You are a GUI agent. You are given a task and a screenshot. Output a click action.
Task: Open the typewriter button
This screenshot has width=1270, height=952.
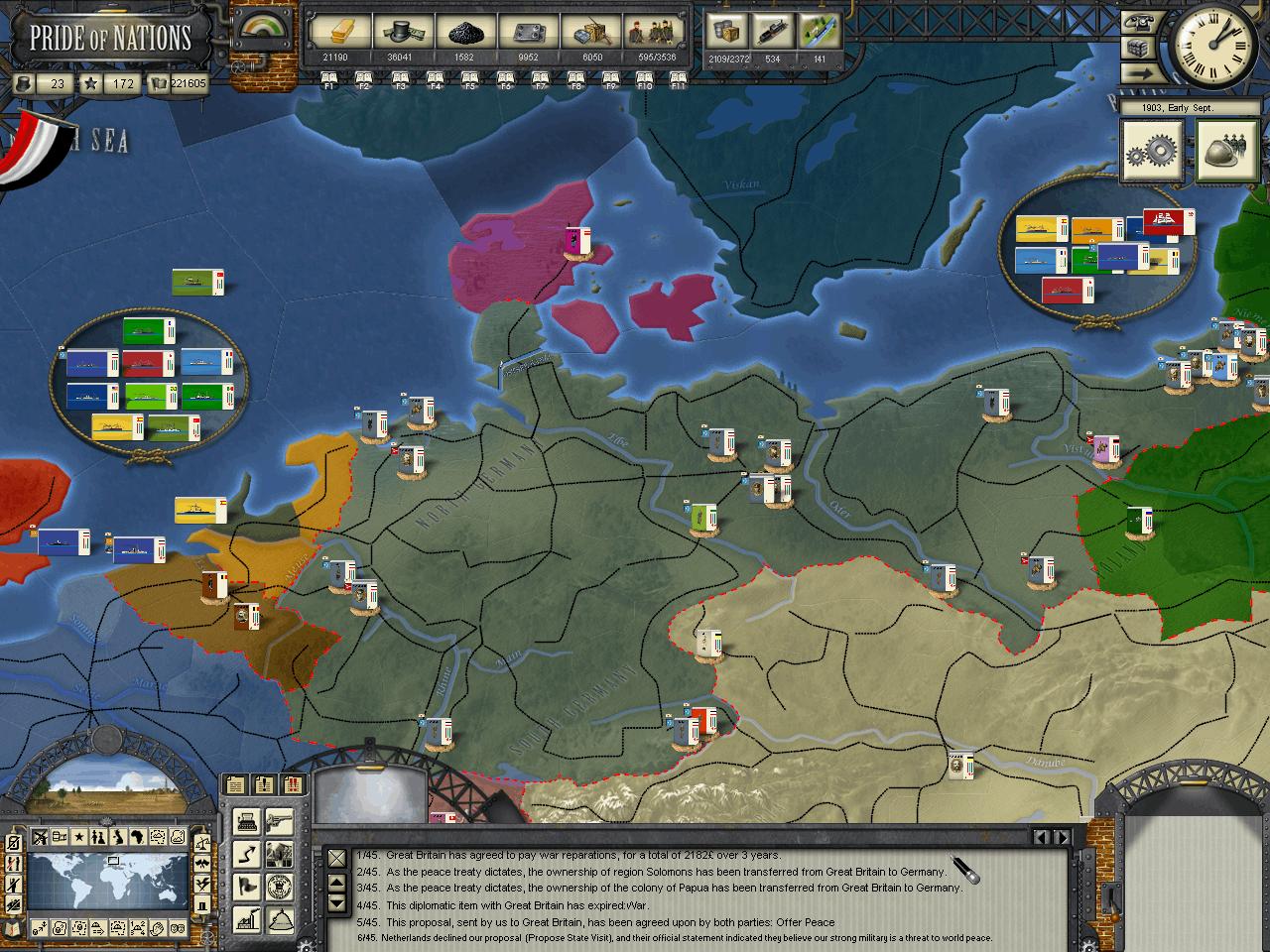coord(247,820)
